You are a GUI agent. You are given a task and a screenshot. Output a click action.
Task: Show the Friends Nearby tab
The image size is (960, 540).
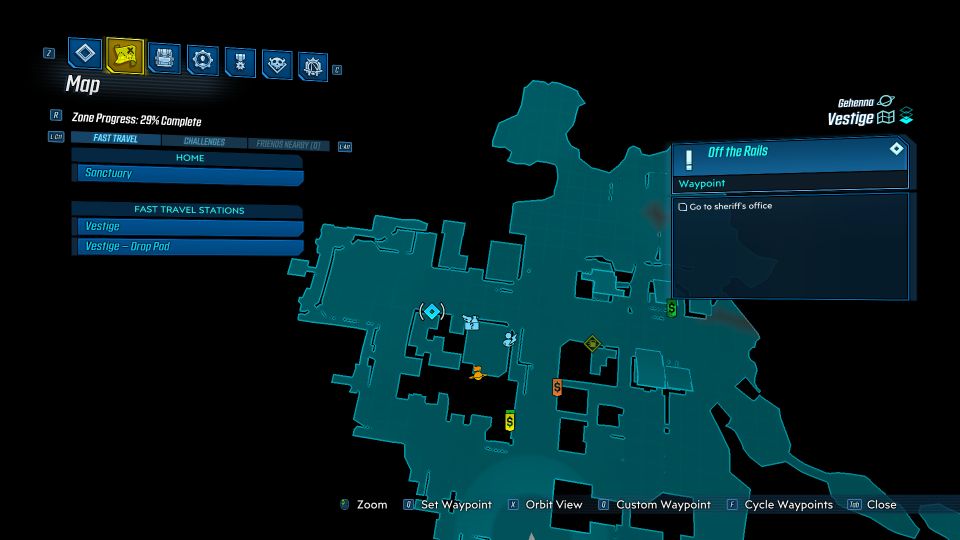coord(288,145)
